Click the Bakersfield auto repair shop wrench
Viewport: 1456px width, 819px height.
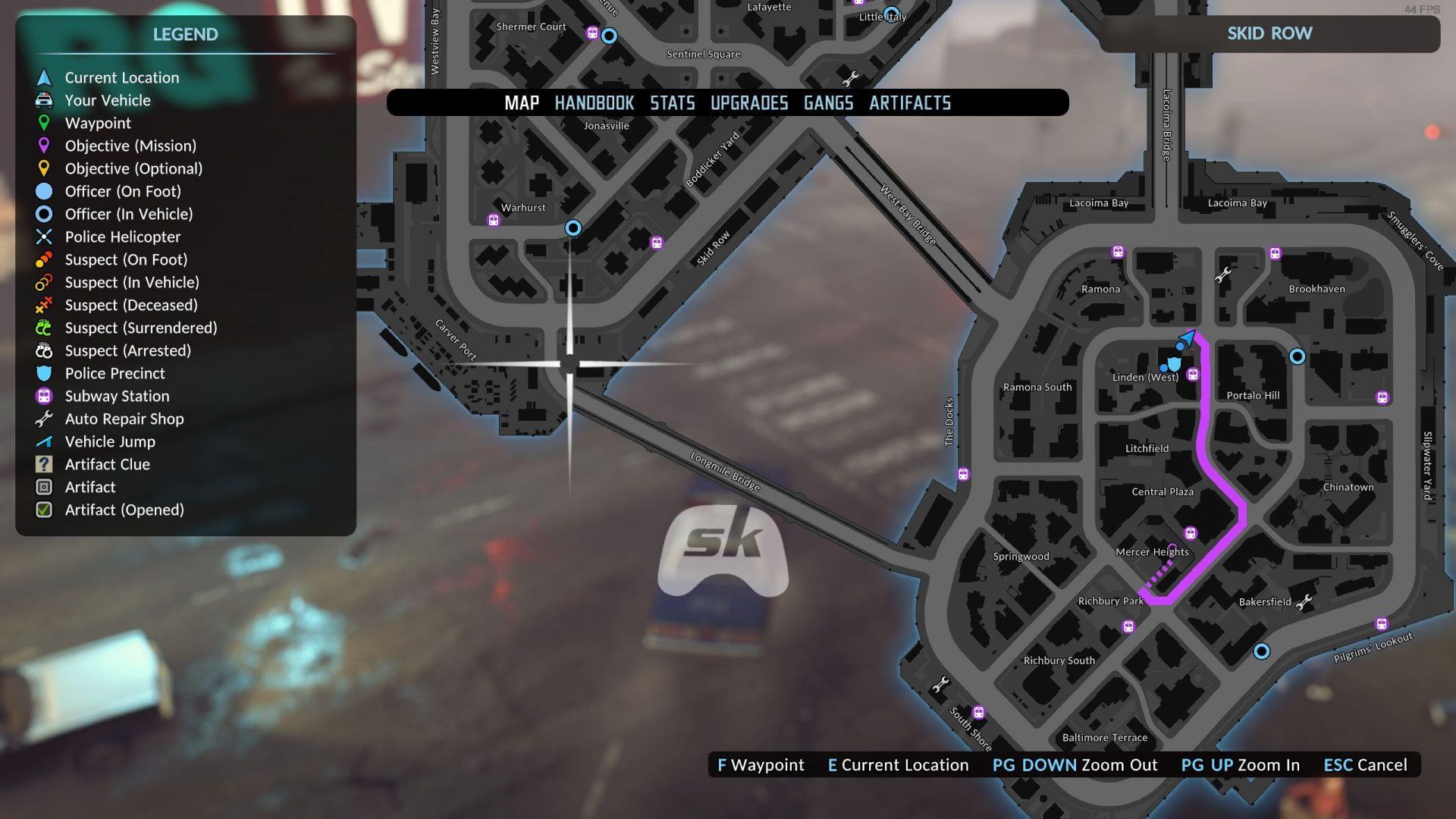click(x=1304, y=603)
